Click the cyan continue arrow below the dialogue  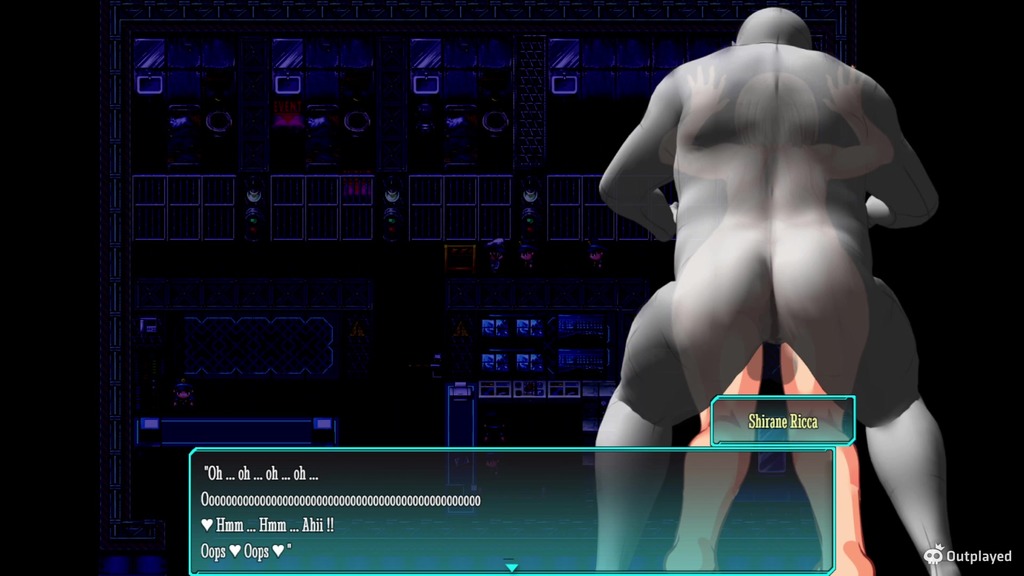pos(512,567)
